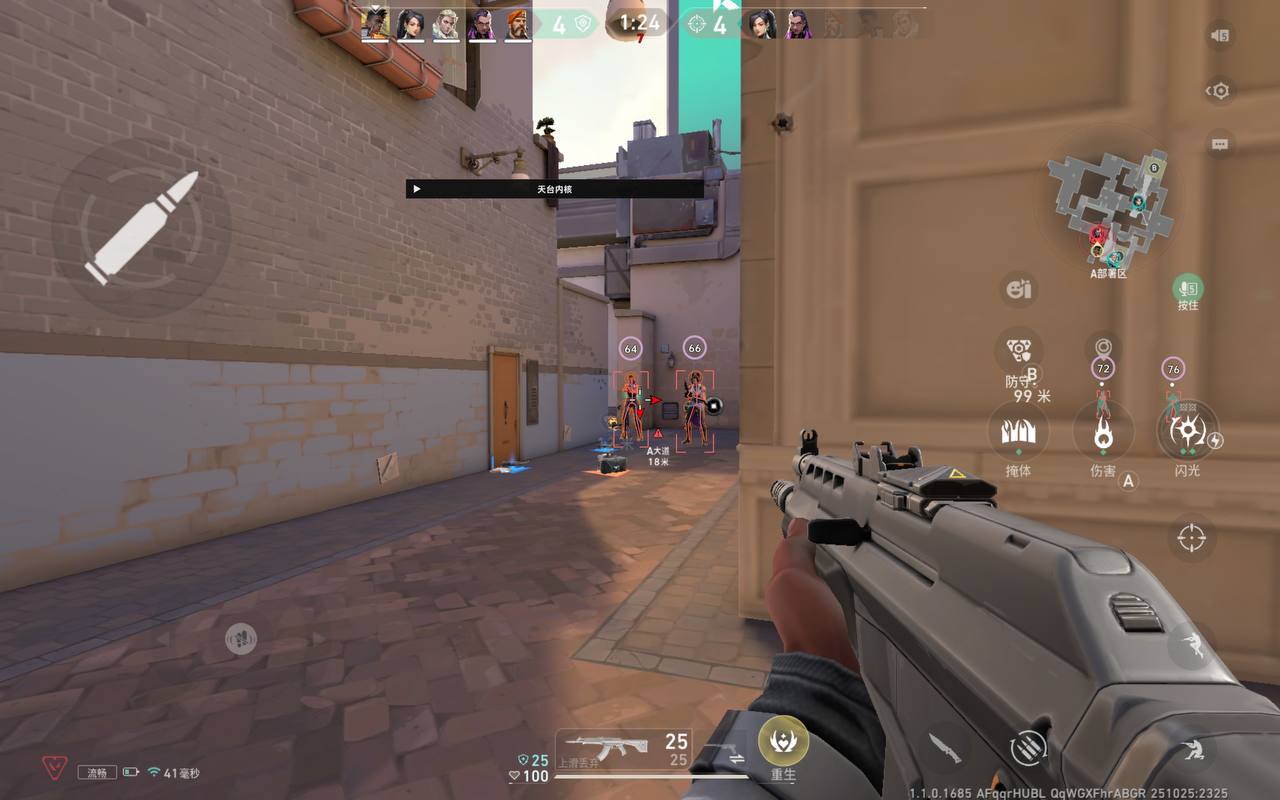Toggle the speaker volume icon

point(1219,36)
